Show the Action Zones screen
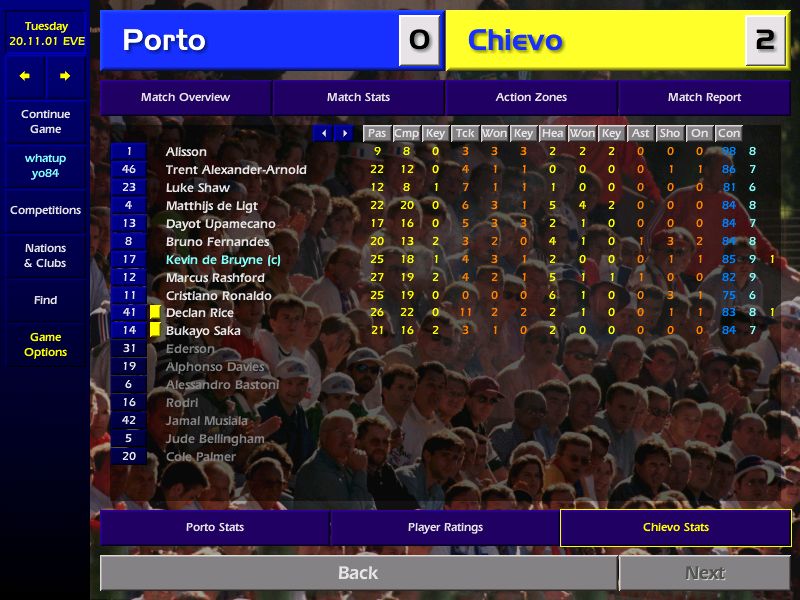This screenshot has height=600, width=800. [531, 97]
